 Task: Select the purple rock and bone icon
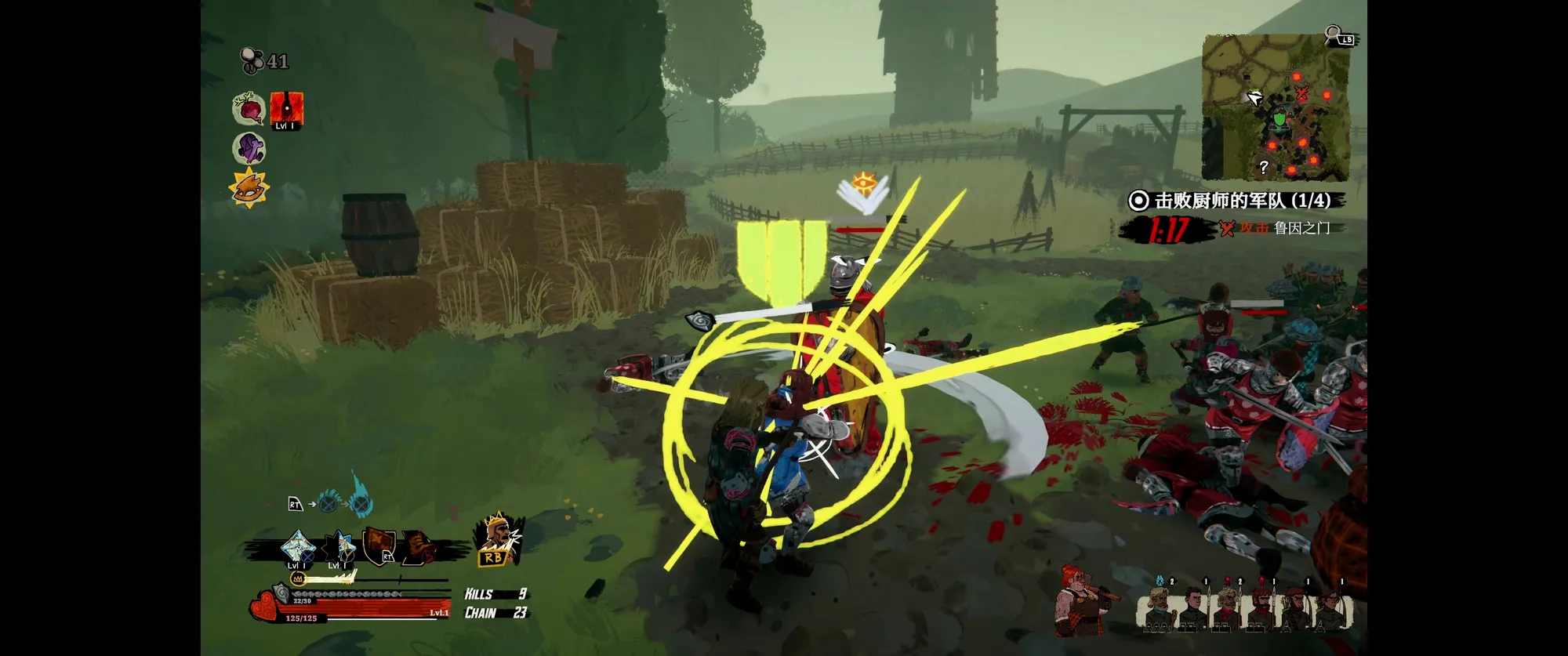(249, 147)
